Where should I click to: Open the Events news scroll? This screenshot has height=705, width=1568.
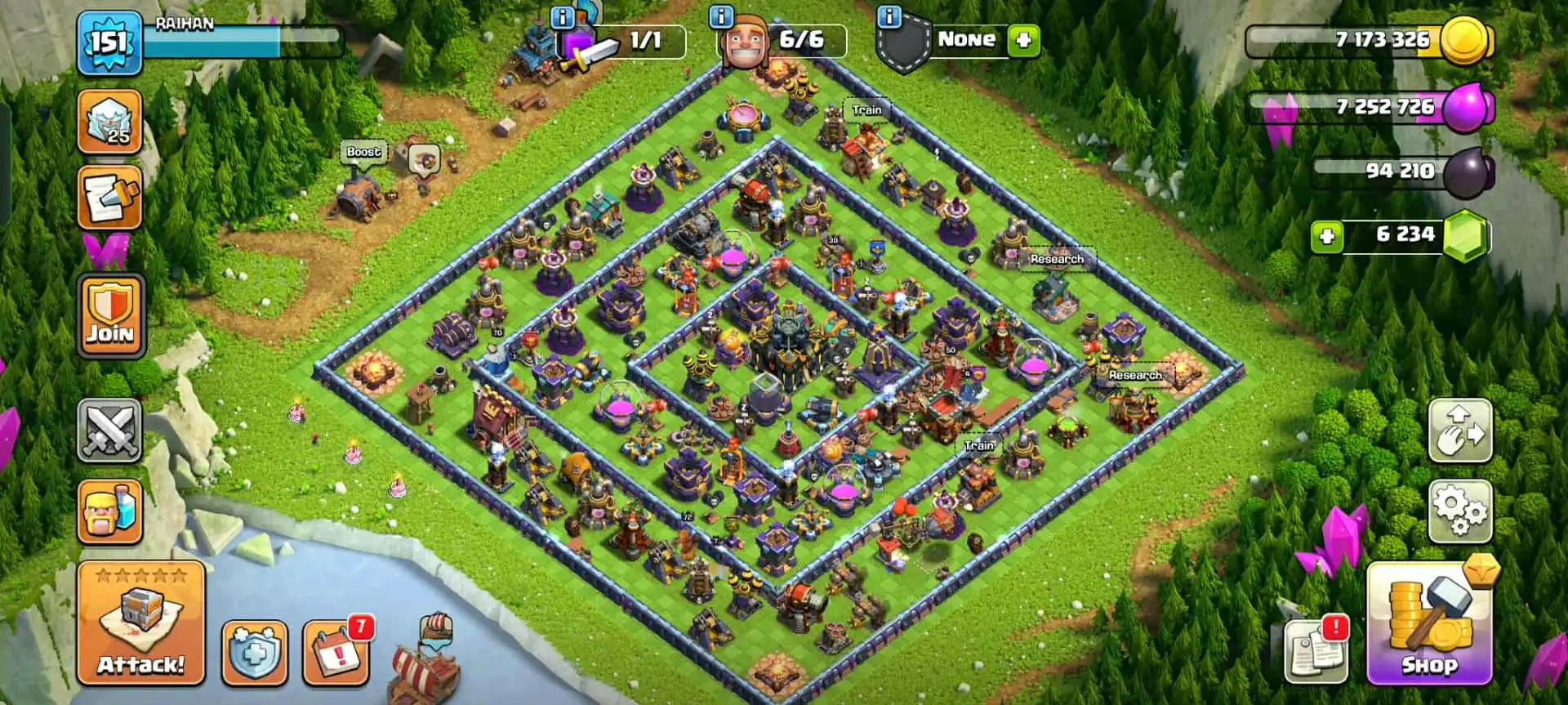[109, 196]
